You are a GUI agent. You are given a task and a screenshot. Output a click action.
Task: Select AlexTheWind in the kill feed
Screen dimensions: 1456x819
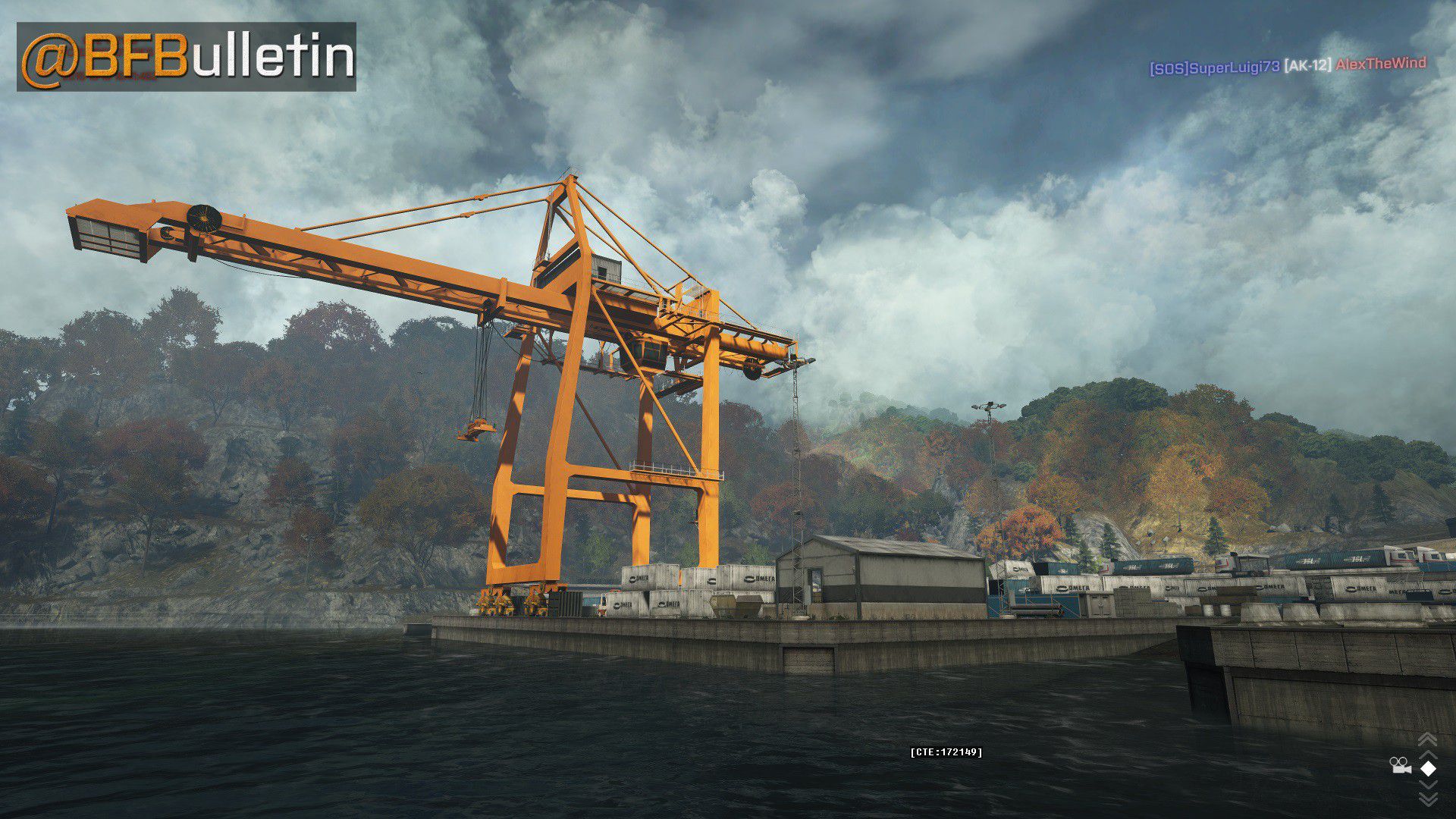click(1380, 64)
